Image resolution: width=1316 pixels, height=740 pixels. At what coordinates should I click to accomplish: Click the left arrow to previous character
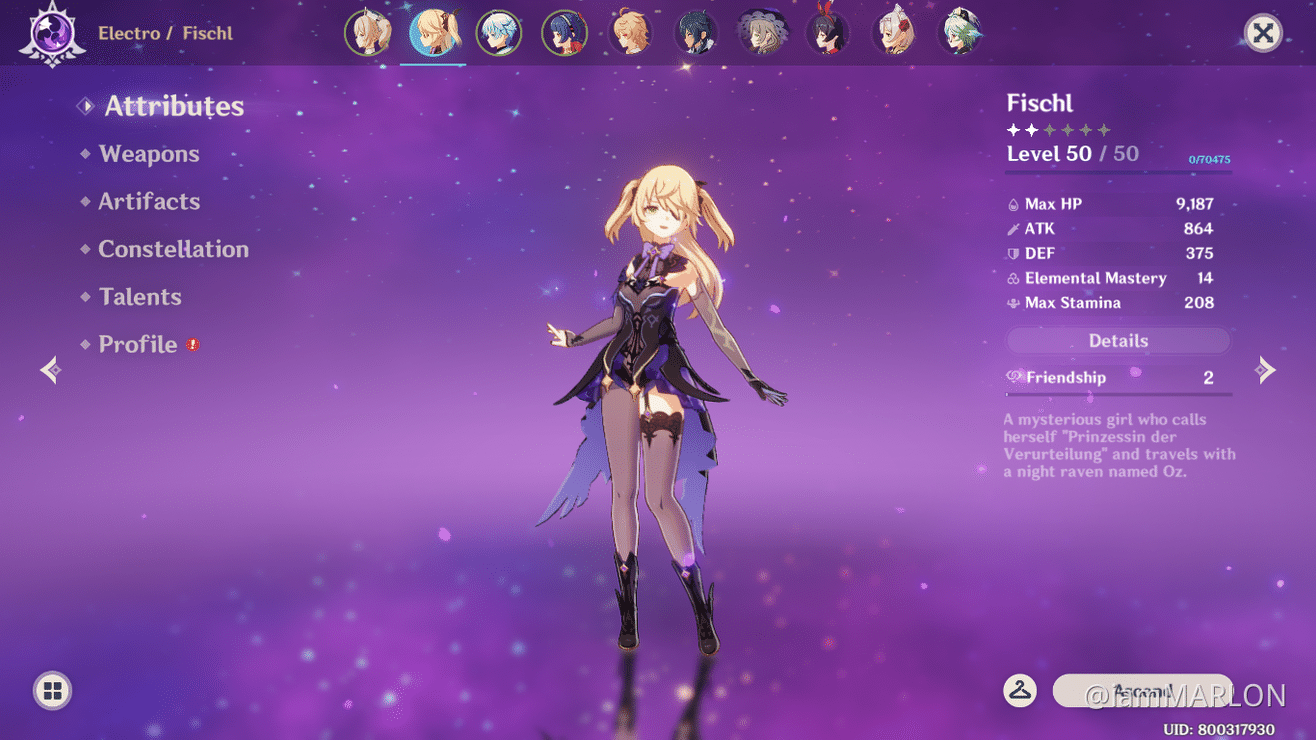coord(51,369)
